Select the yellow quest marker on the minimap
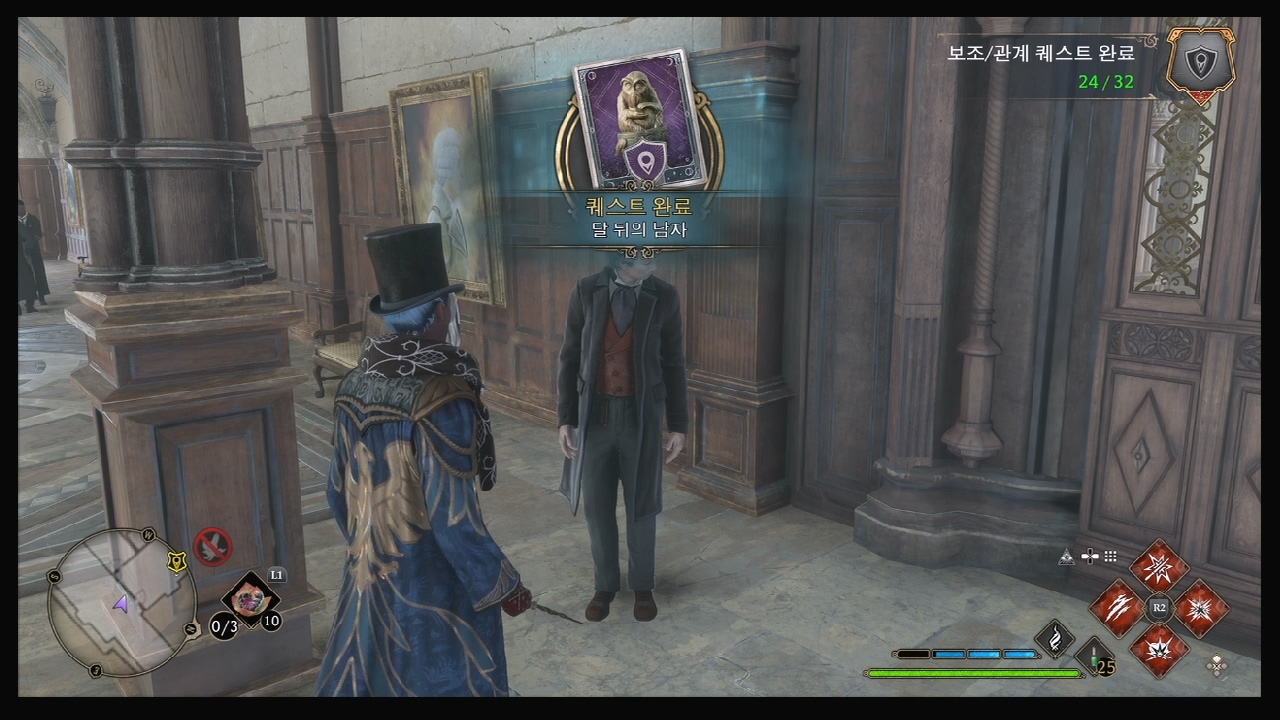The height and width of the screenshot is (720, 1280). coord(177,562)
